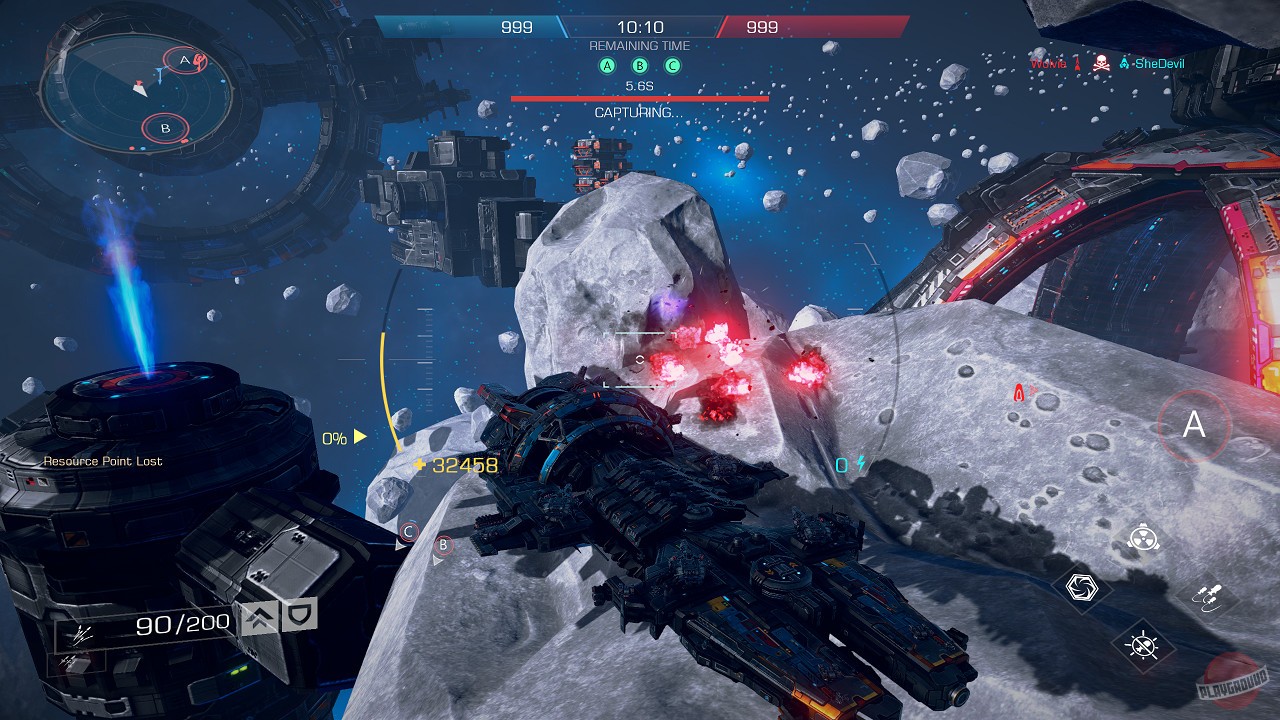This screenshot has height=720, width=1280.
Task: Click the red team 999 score tab
Action: pos(762,27)
